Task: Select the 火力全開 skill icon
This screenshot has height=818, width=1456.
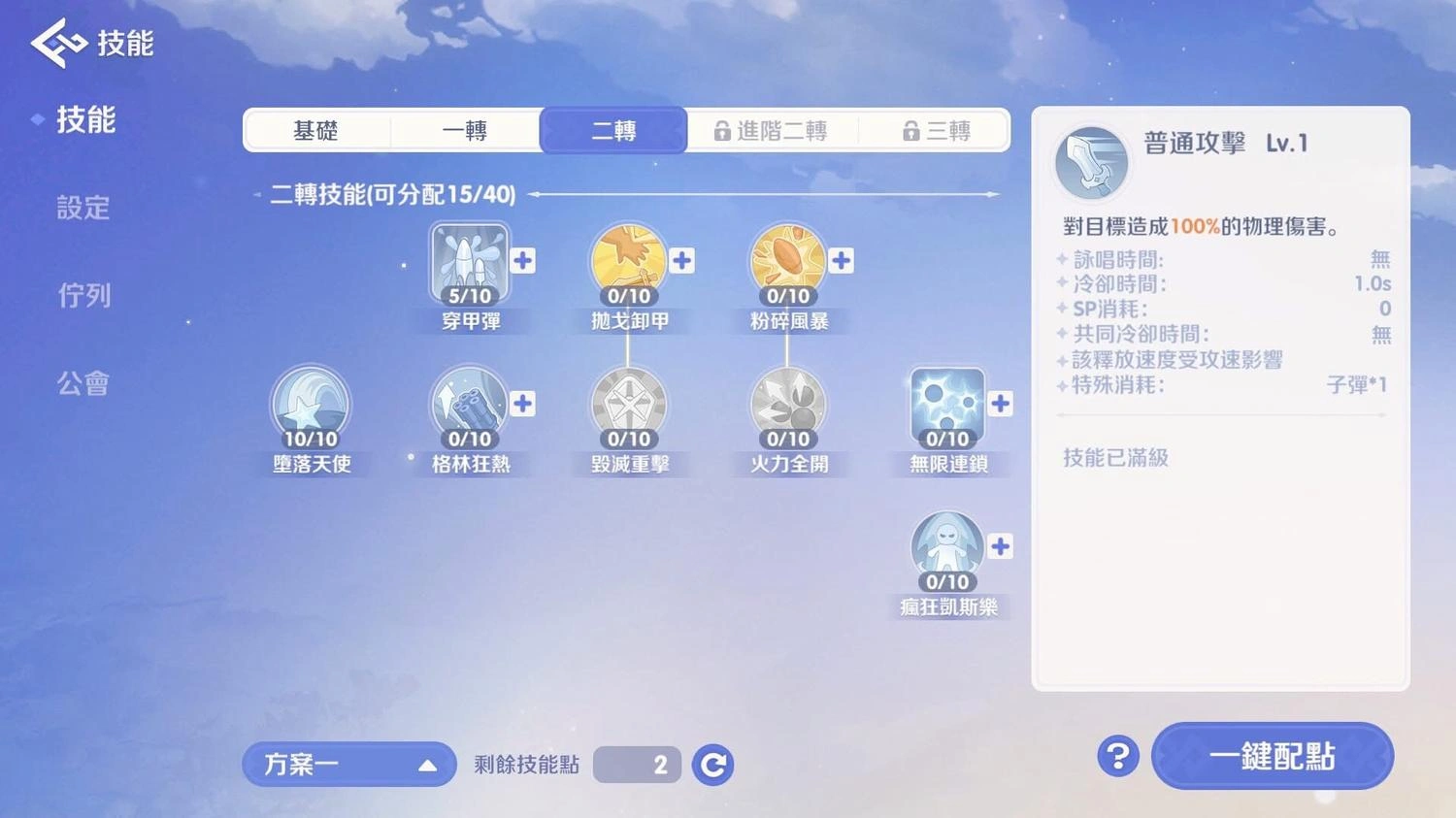Action: click(787, 405)
